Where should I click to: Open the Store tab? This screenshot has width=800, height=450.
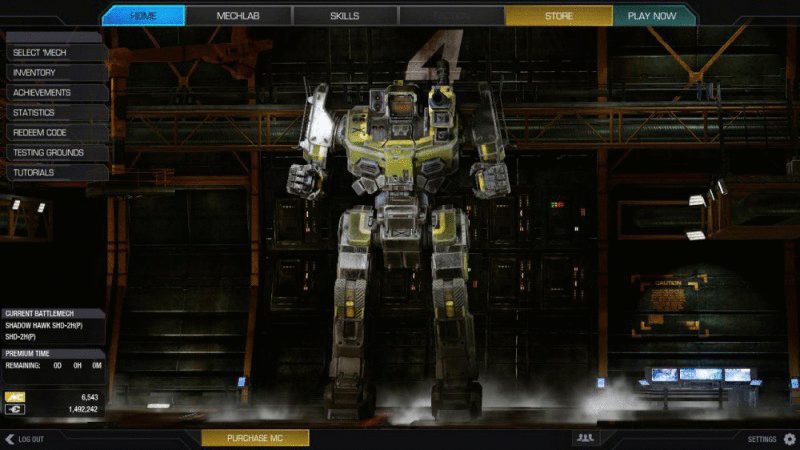(x=558, y=16)
